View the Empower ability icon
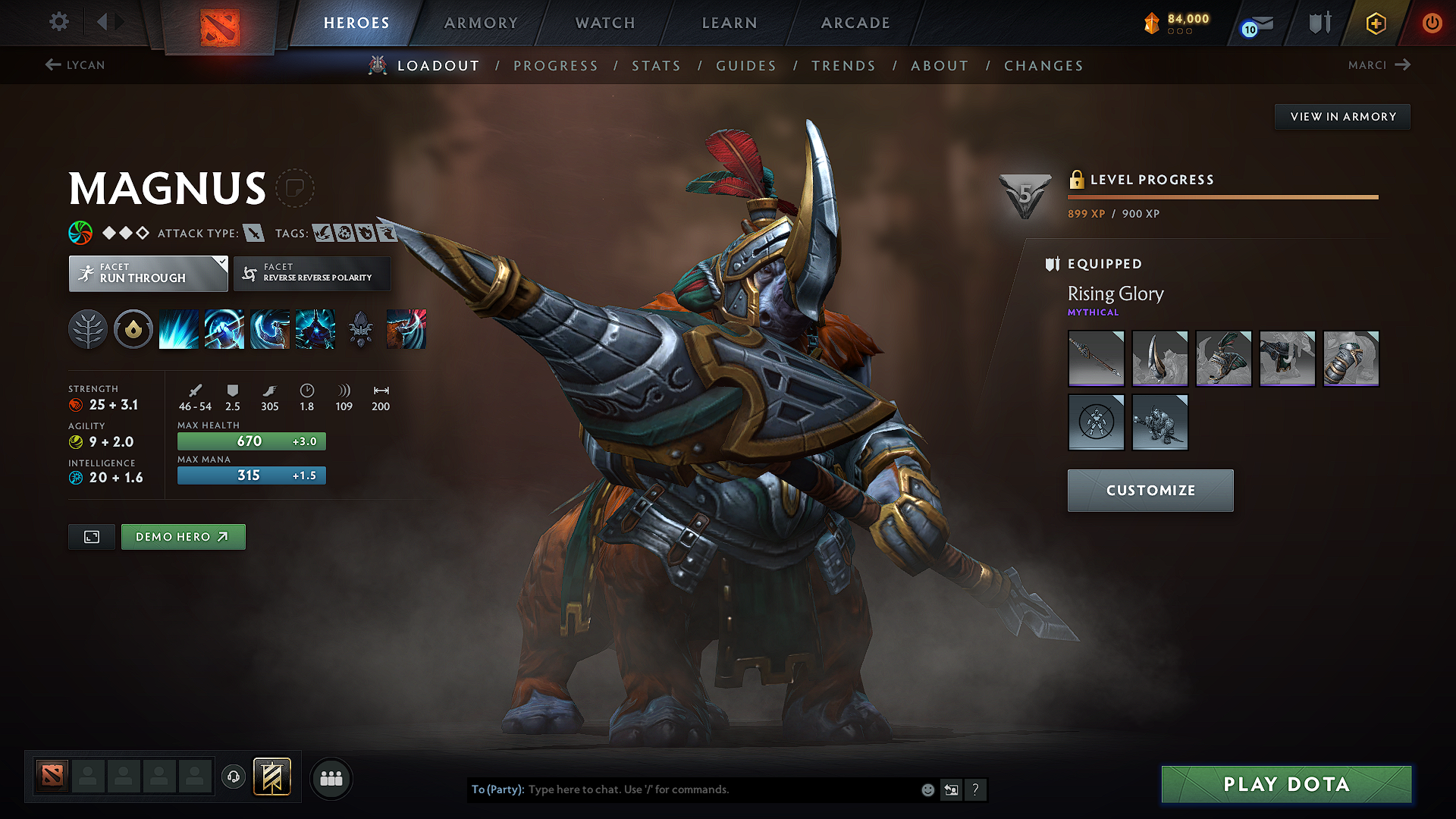 coord(224,328)
